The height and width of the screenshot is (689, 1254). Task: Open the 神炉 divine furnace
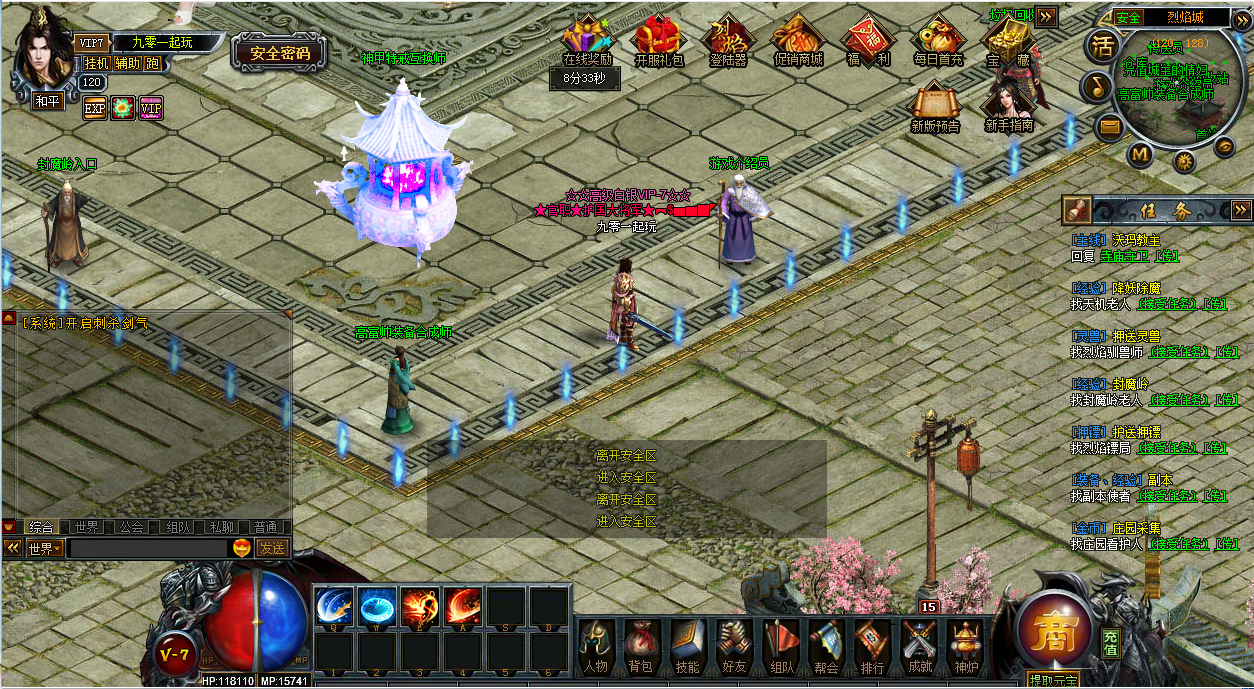(x=965, y=646)
